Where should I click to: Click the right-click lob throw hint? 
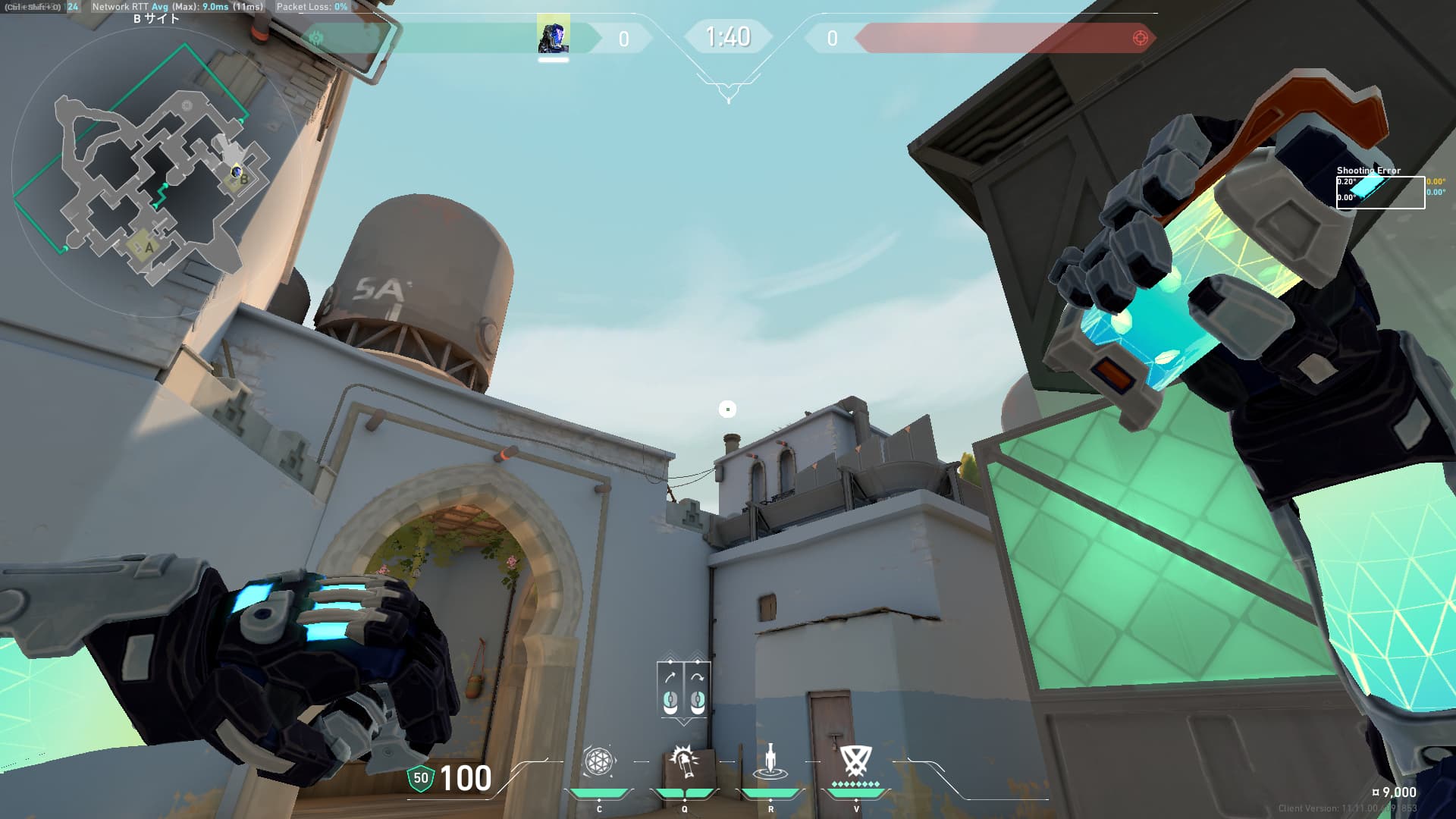click(698, 689)
